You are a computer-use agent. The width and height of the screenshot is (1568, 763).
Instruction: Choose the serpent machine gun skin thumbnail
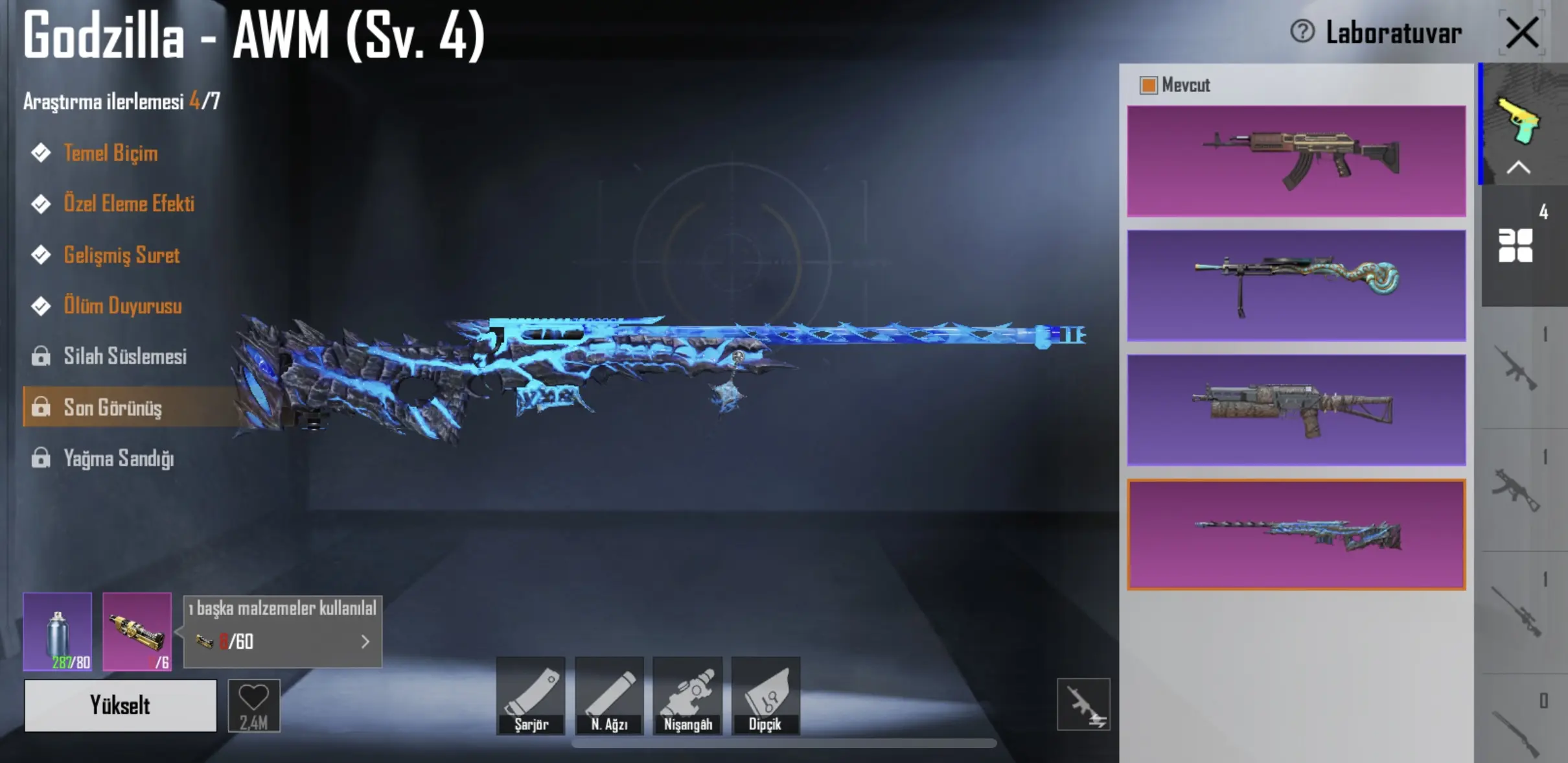[x=1296, y=285]
